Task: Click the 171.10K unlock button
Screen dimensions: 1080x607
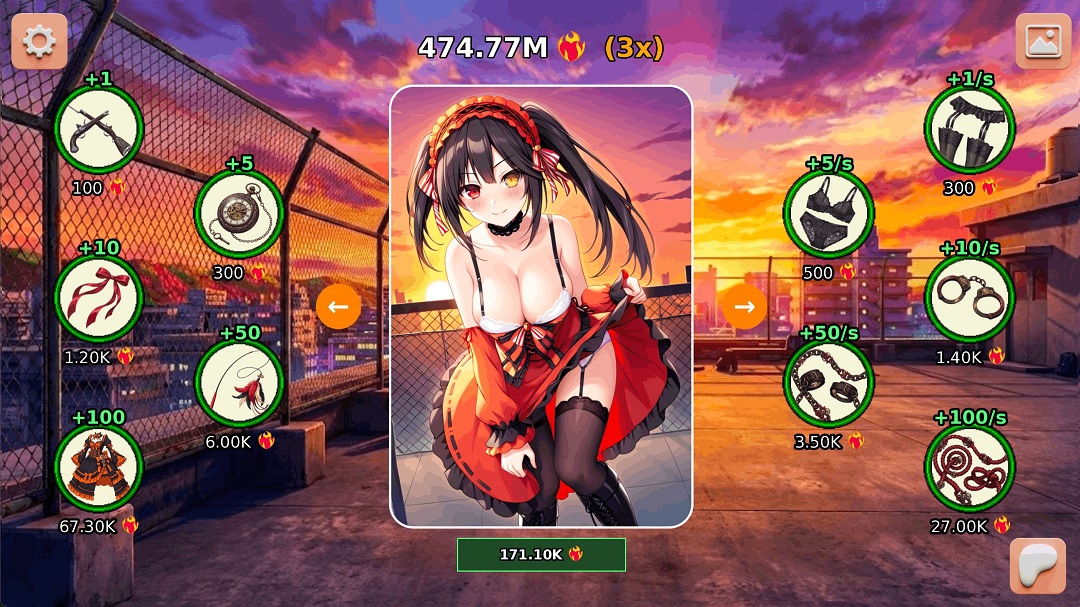Action: point(541,555)
